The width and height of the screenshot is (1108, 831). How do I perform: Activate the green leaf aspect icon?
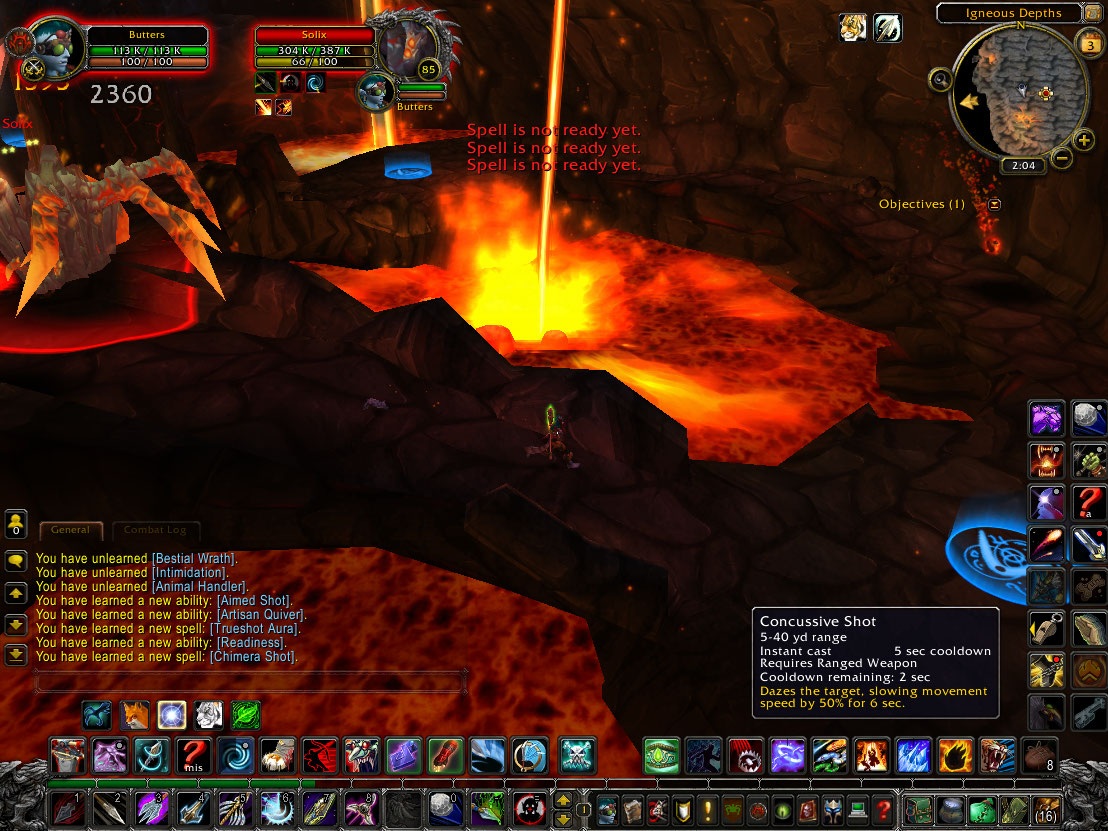246,715
